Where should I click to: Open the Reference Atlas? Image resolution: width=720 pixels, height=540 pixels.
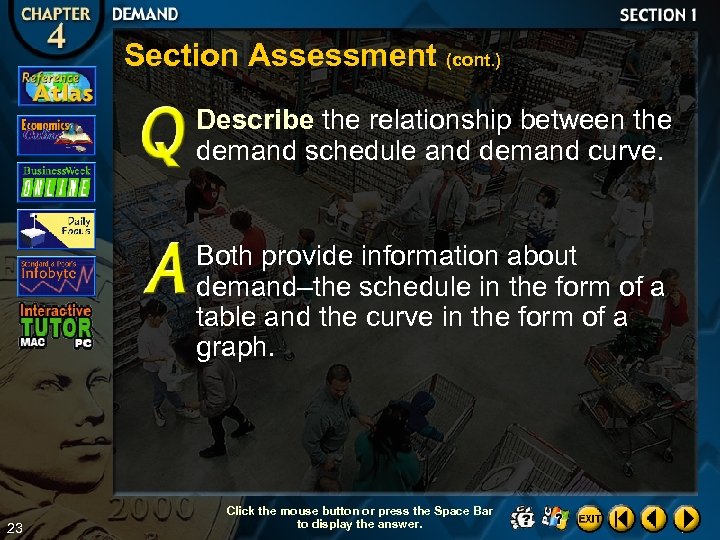click(56, 86)
